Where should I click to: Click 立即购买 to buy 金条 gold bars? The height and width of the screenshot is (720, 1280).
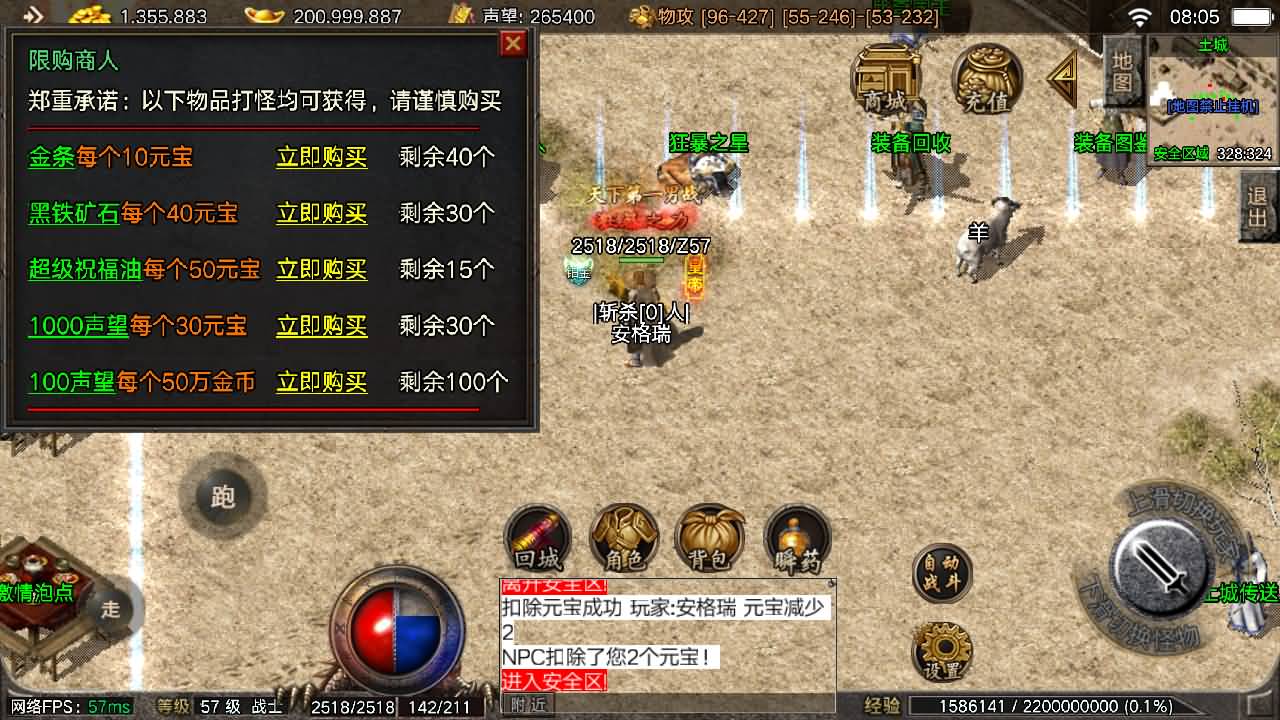(x=321, y=158)
